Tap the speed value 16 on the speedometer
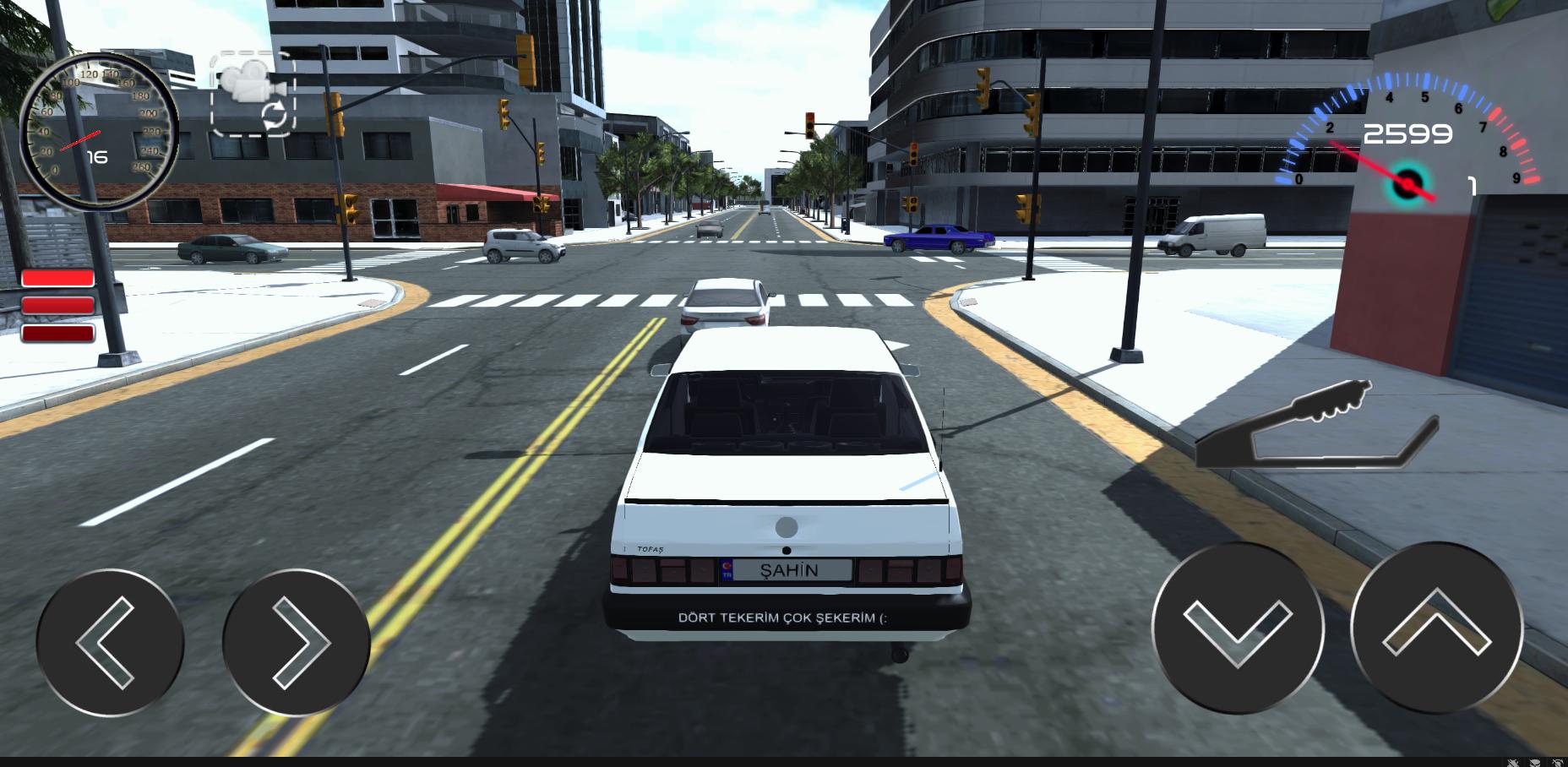The width and height of the screenshot is (1568, 767). [96, 155]
